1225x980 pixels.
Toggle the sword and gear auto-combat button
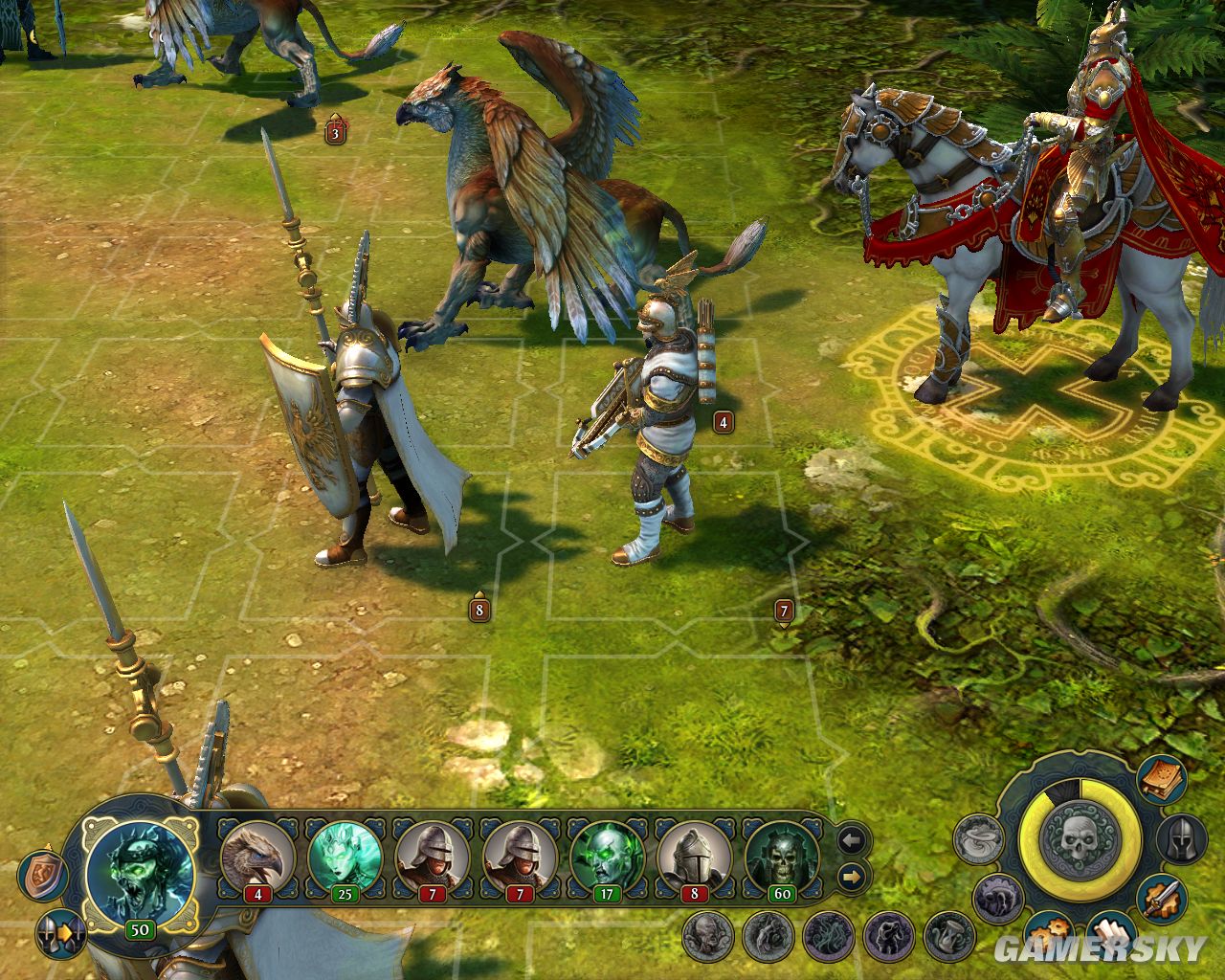pos(1163,898)
